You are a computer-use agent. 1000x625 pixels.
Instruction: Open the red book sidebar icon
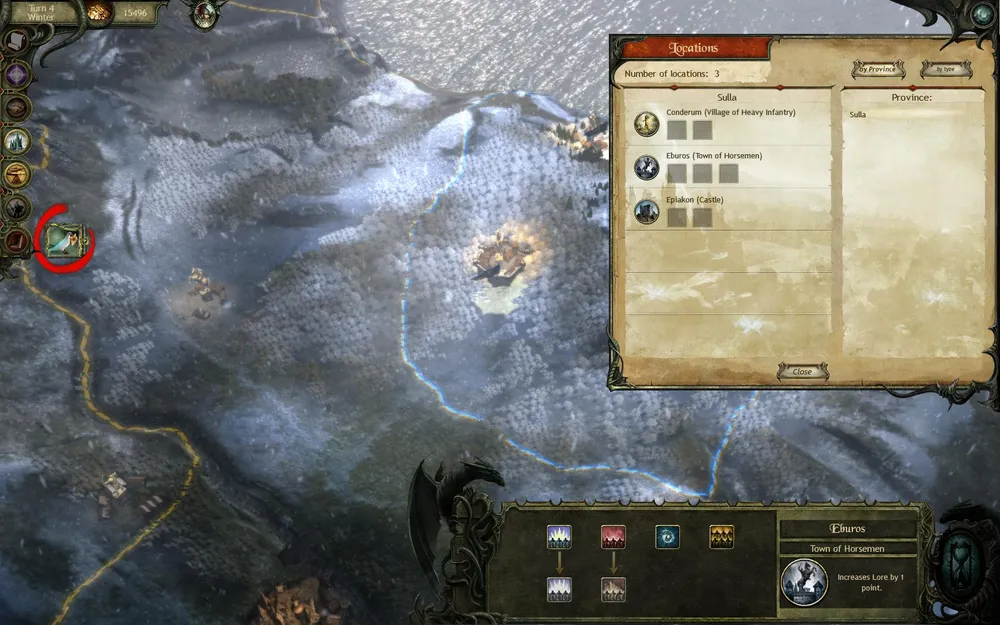pyautogui.click(x=17, y=240)
